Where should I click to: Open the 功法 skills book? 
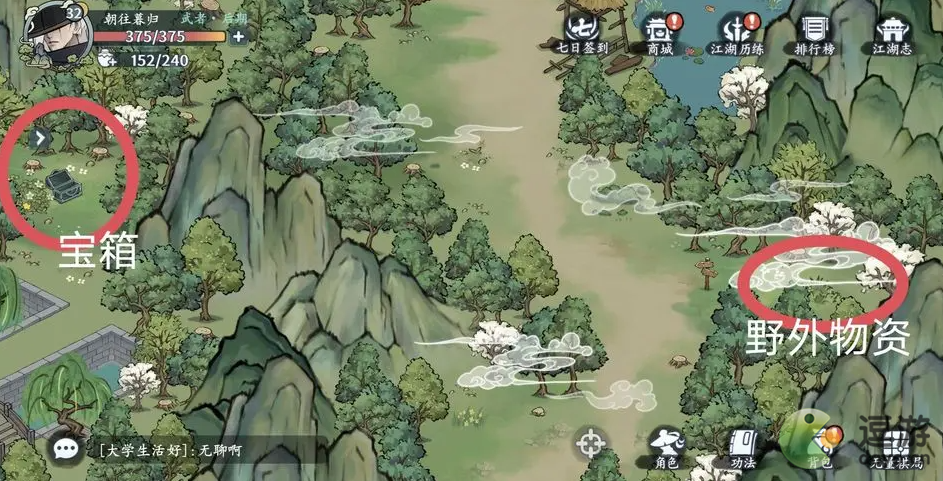click(x=742, y=446)
